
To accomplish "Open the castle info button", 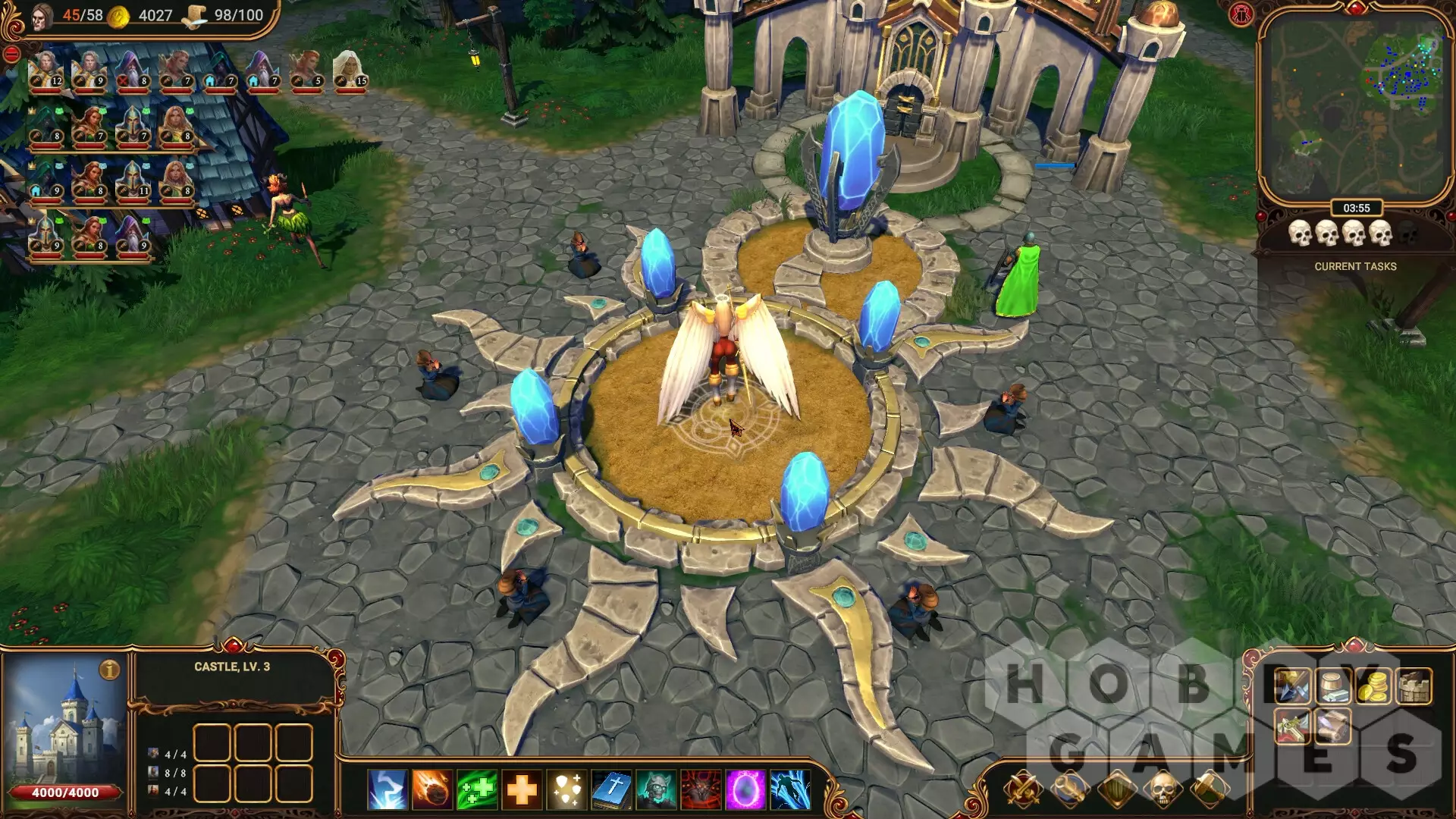I will pos(110,670).
